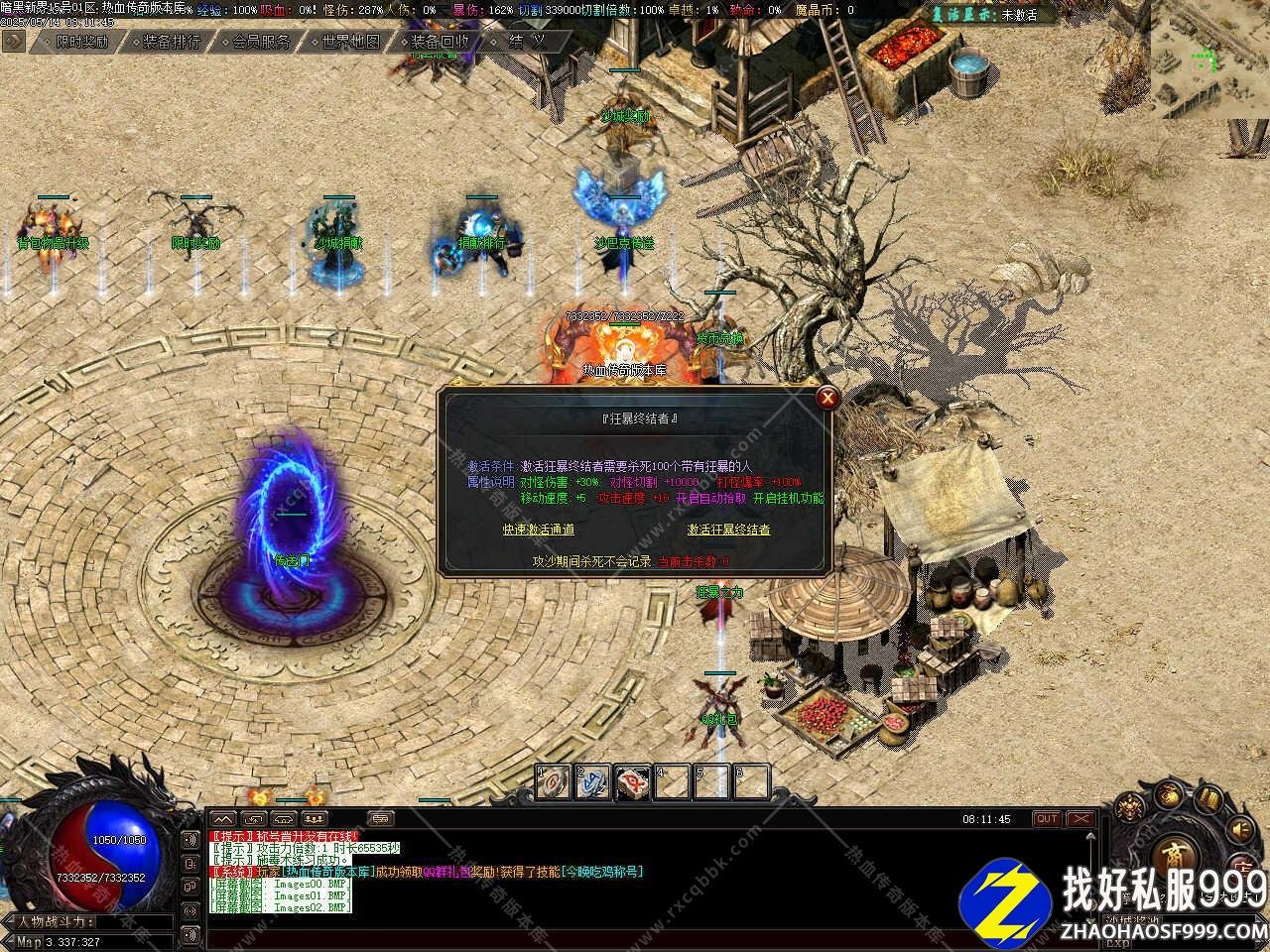The image size is (1270, 952).
Task: Use hotbar slot 2 blue item
Action: (x=593, y=782)
